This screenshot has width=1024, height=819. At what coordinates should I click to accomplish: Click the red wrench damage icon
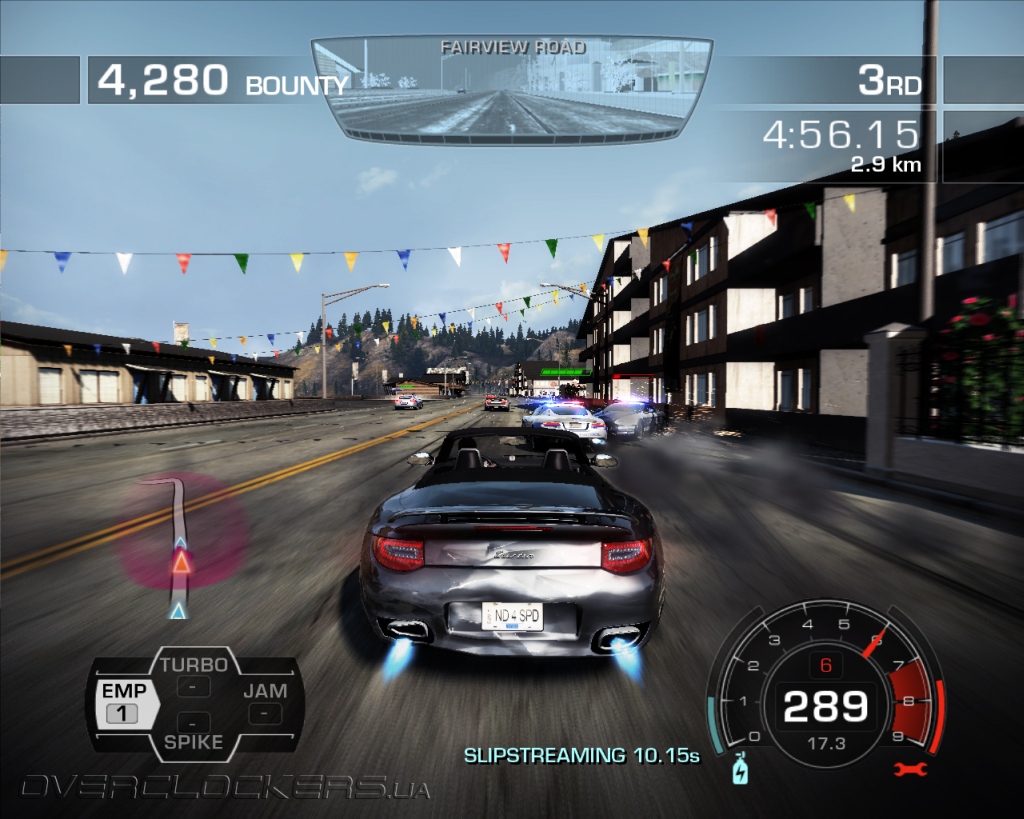point(912,769)
